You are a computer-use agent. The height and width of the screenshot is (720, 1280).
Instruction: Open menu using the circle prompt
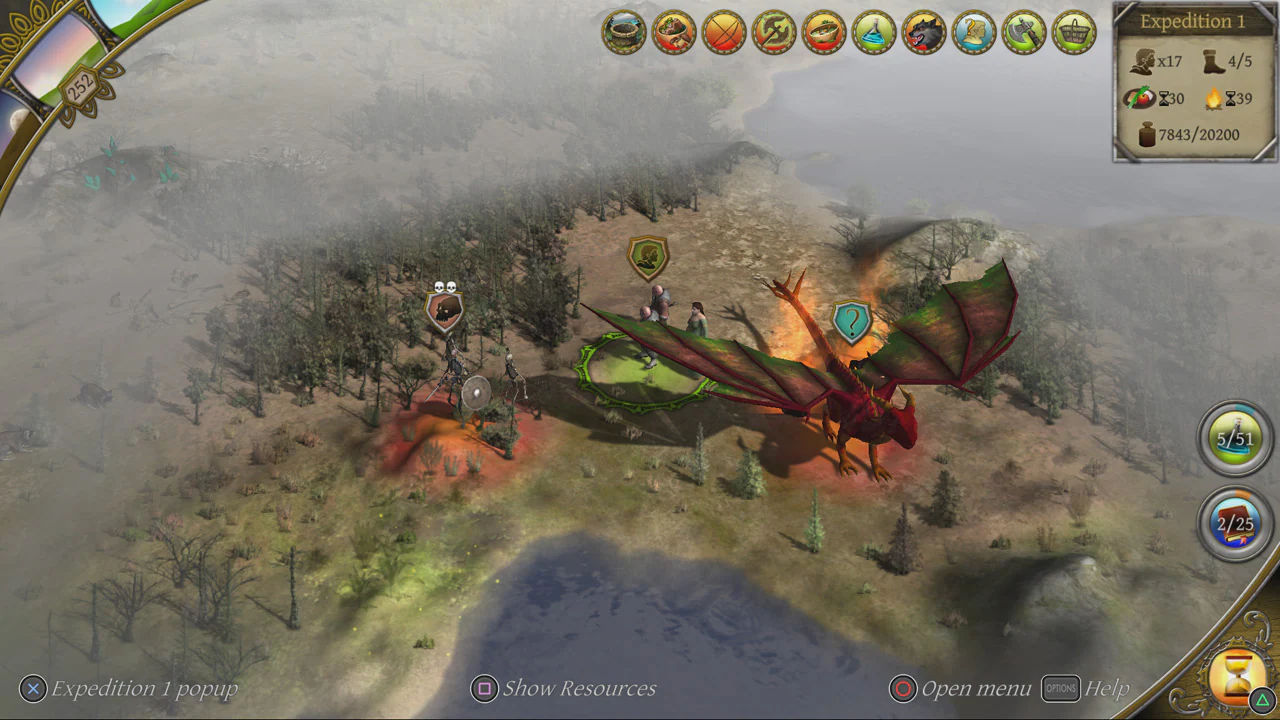(x=903, y=688)
